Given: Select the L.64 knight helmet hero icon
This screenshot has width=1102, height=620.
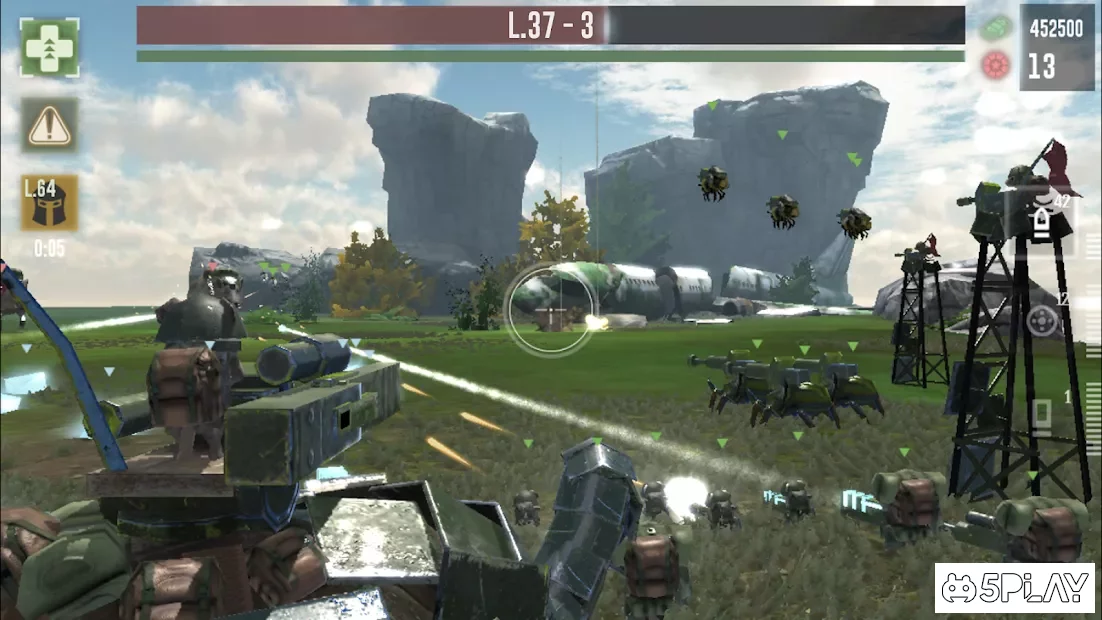Looking at the screenshot, I should (x=49, y=203).
